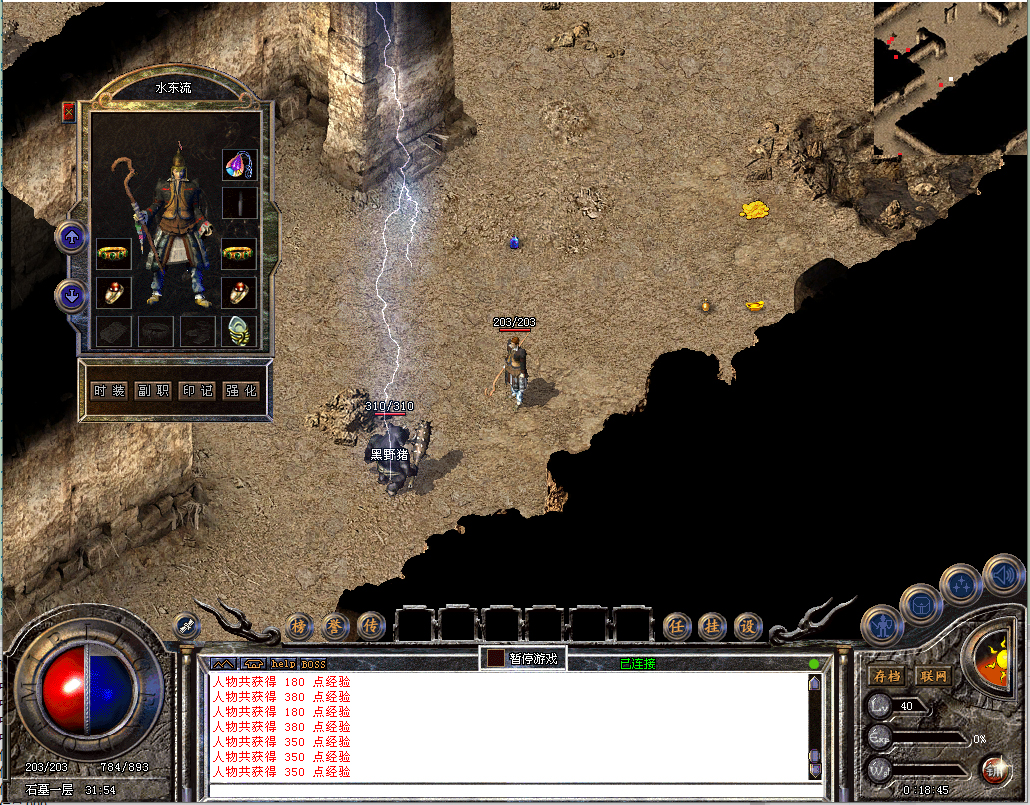1030x805 pixels.
Task: Toggle the 暂停游戏 pause game checkbox
Action: (x=496, y=658)
